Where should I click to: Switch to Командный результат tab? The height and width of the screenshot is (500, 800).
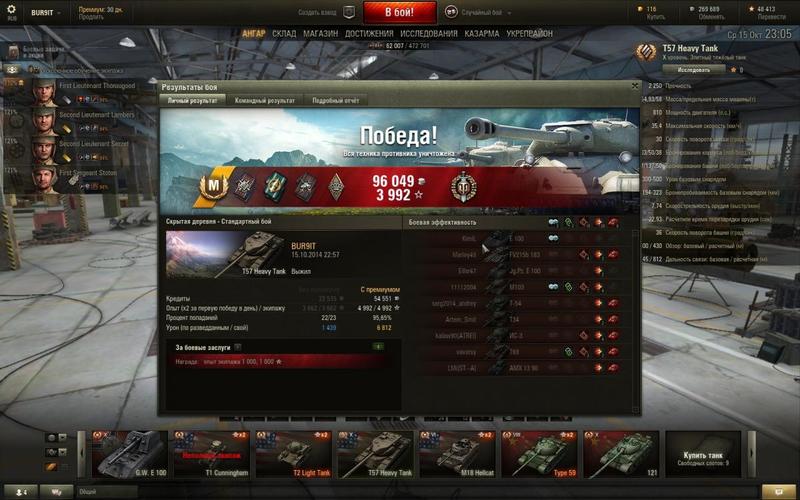(x=264, y=101)
